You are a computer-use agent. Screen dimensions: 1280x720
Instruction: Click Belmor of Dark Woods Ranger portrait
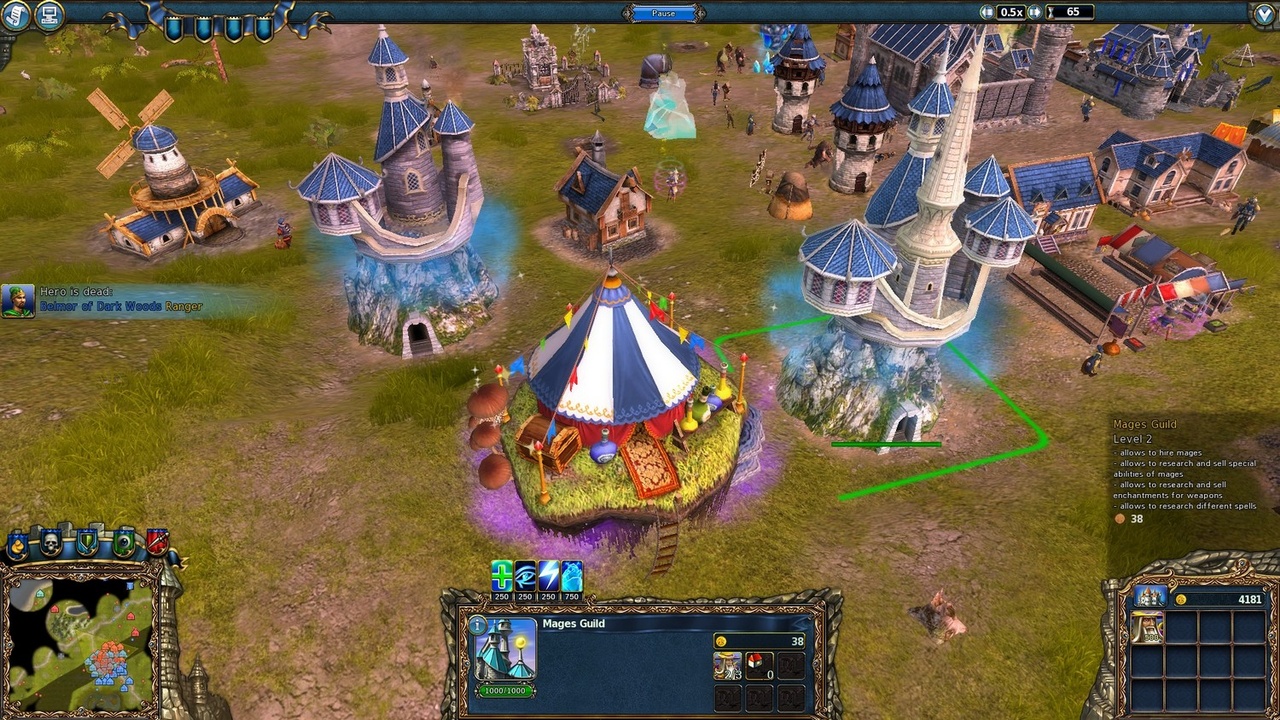point(20,300)
